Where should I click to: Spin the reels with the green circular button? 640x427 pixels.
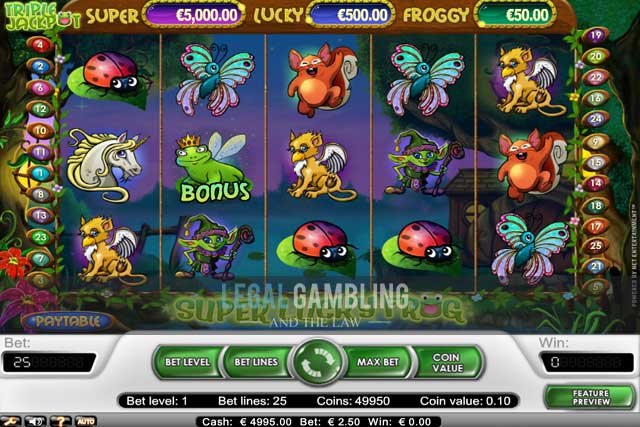[x=317, y=361]
